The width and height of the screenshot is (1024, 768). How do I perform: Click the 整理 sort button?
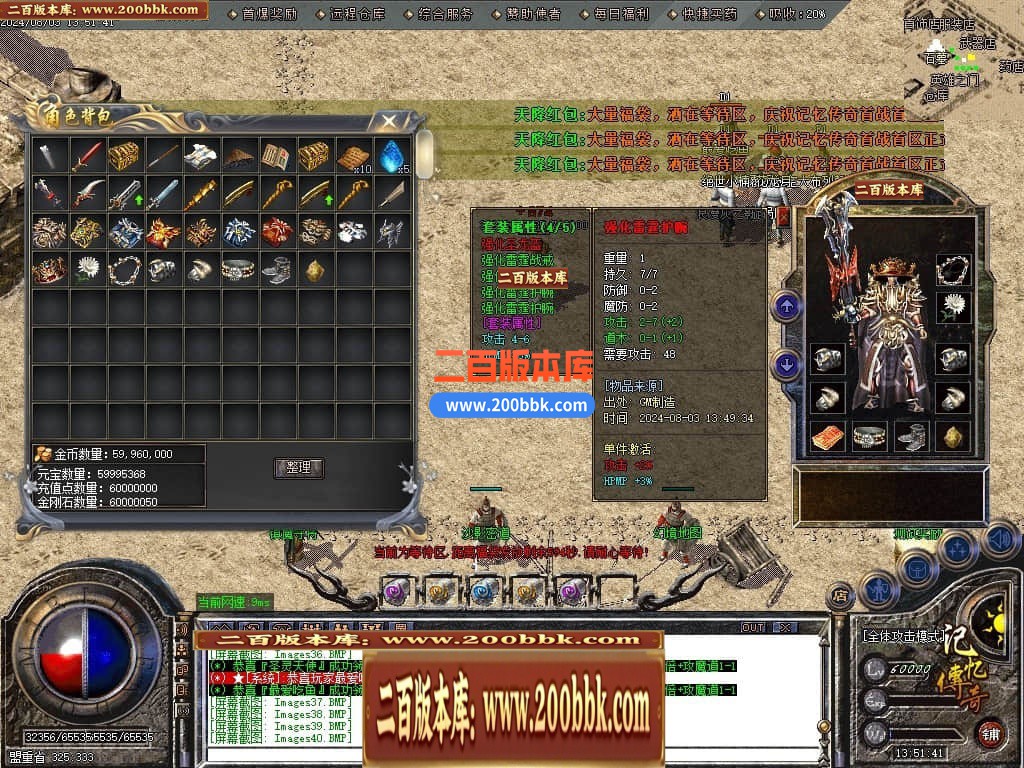[298, 467]
